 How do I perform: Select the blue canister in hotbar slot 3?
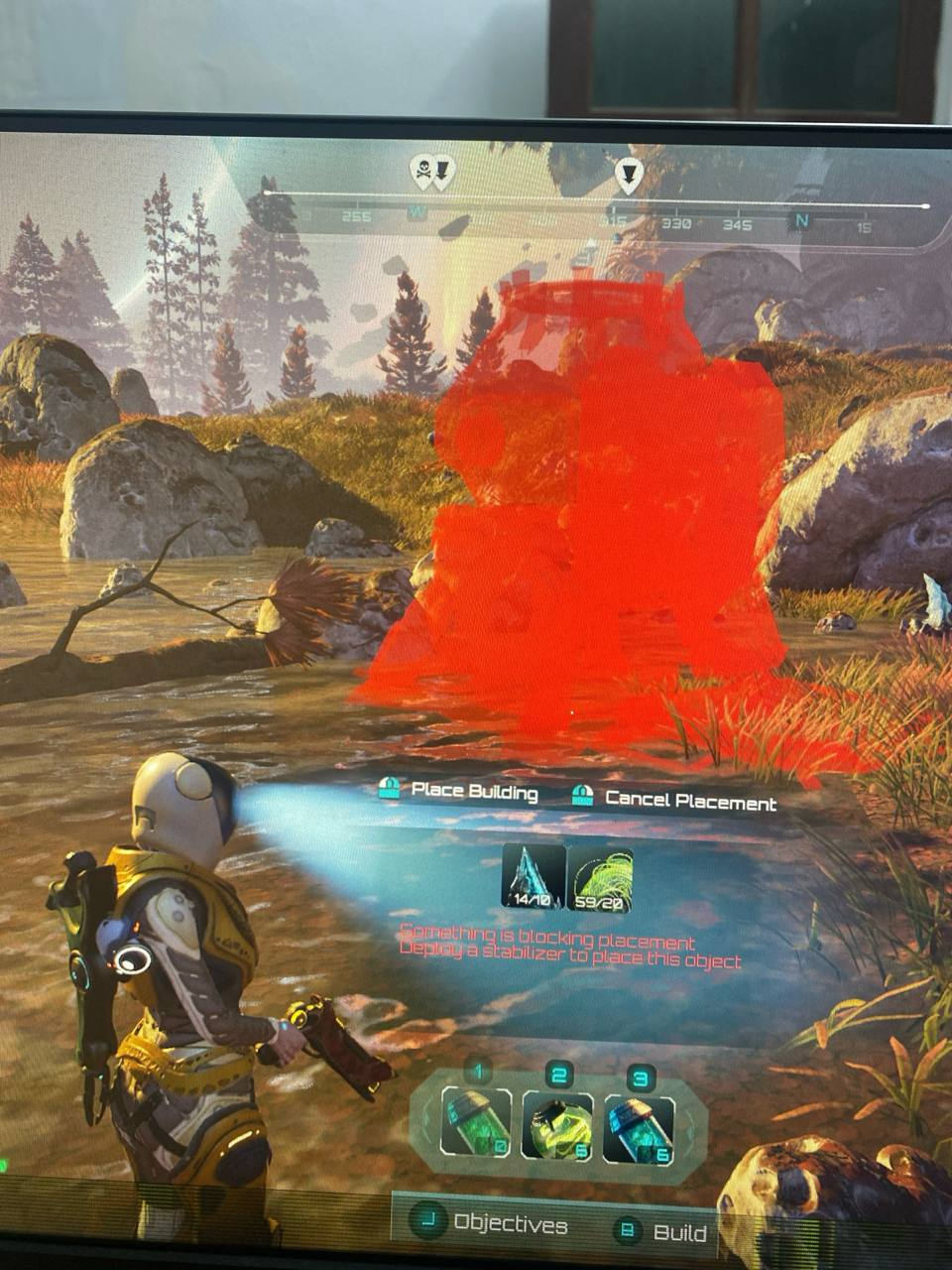pos(639,1128)
